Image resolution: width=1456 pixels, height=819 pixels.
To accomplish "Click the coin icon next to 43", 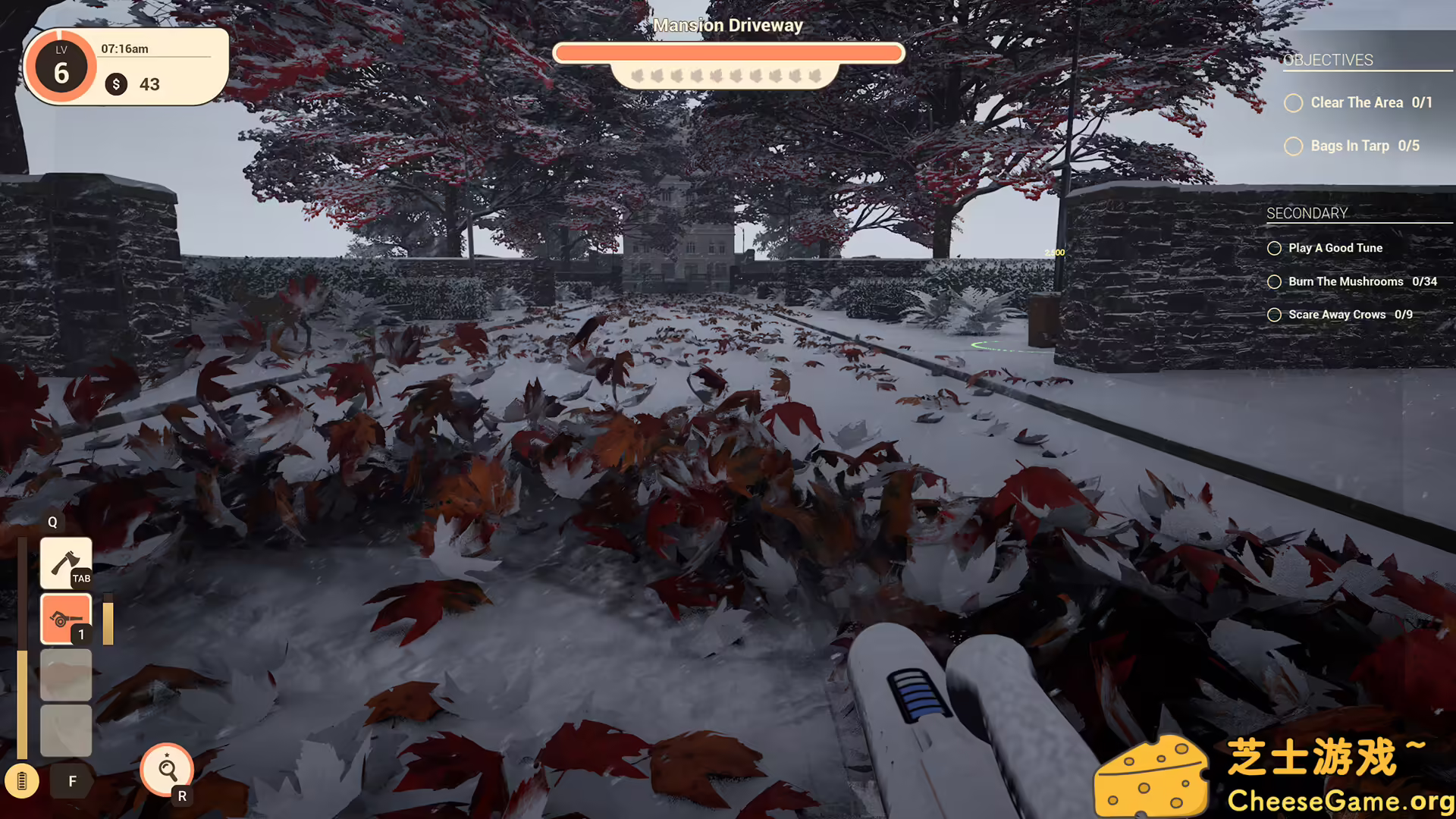I will pos(116,84).
